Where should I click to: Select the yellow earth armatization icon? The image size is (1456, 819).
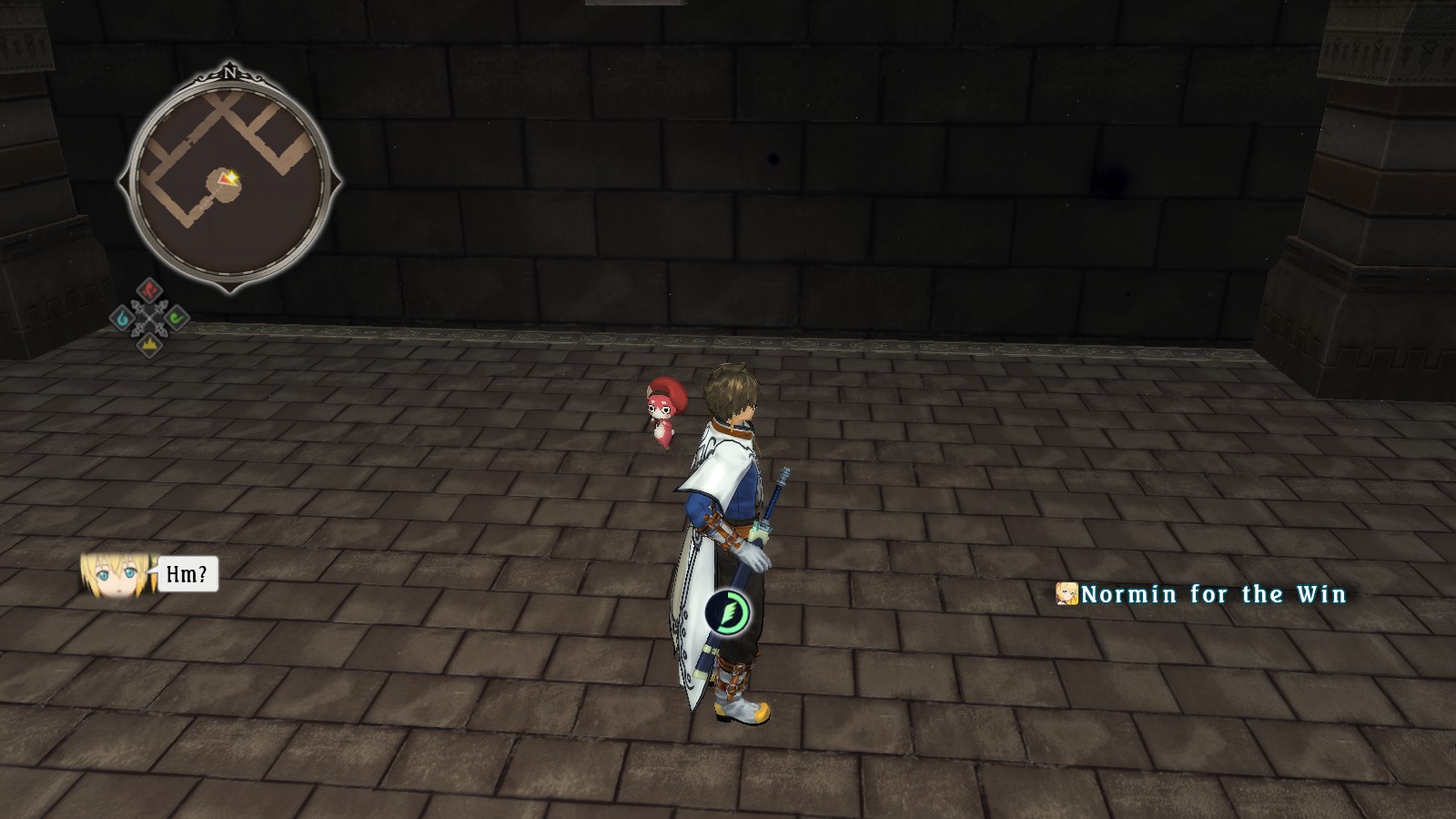pyautogui.click(x=149, y=343)
